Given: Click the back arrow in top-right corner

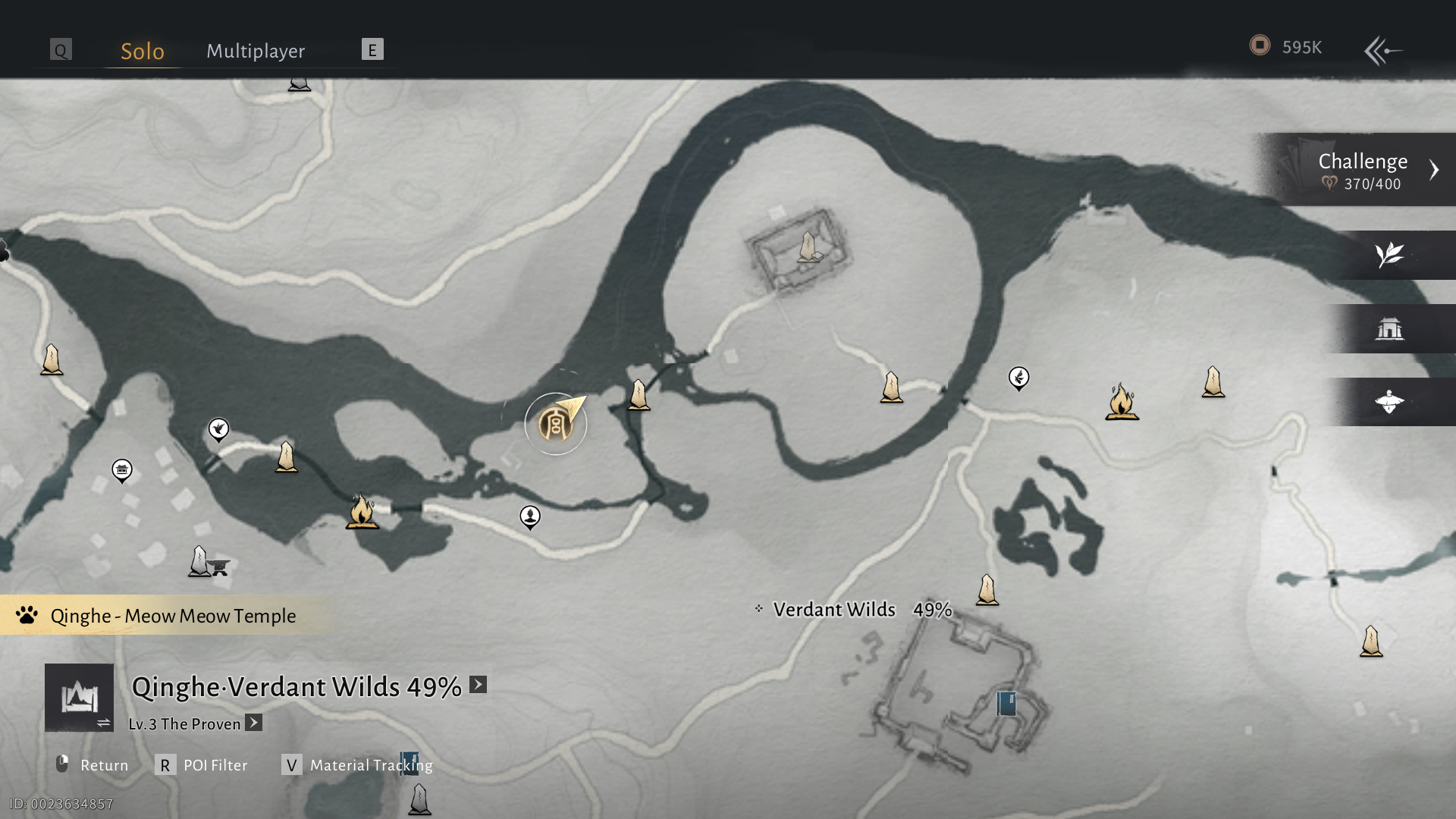Looking at the screenshot, I should click(x=1383, y=51).
